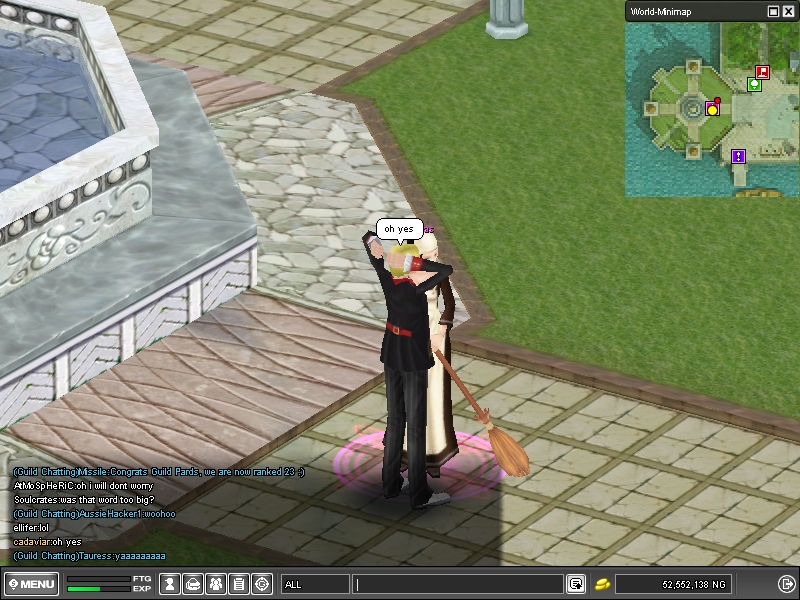
Task: Focus the chat text input field
Action: click(x=458, y=584)
